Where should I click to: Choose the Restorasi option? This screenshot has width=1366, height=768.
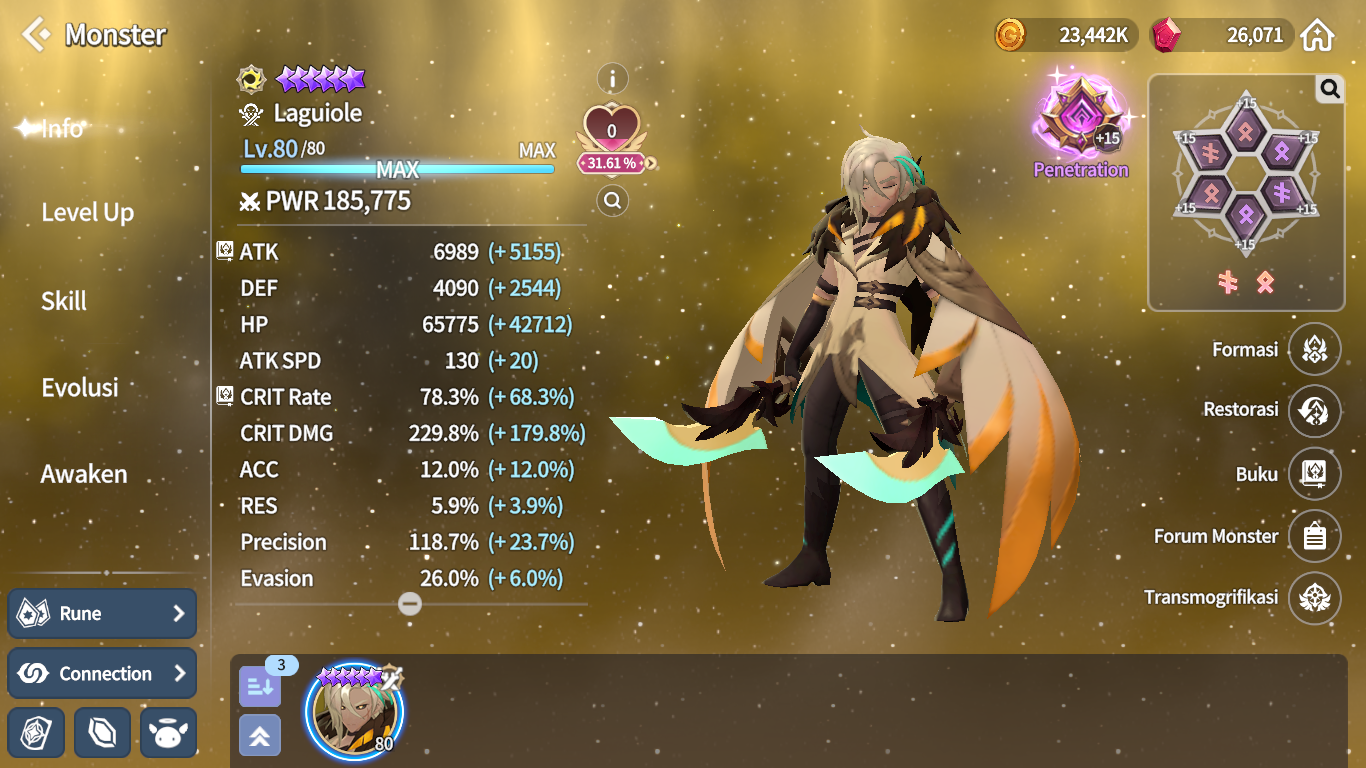click(1314, 410)
